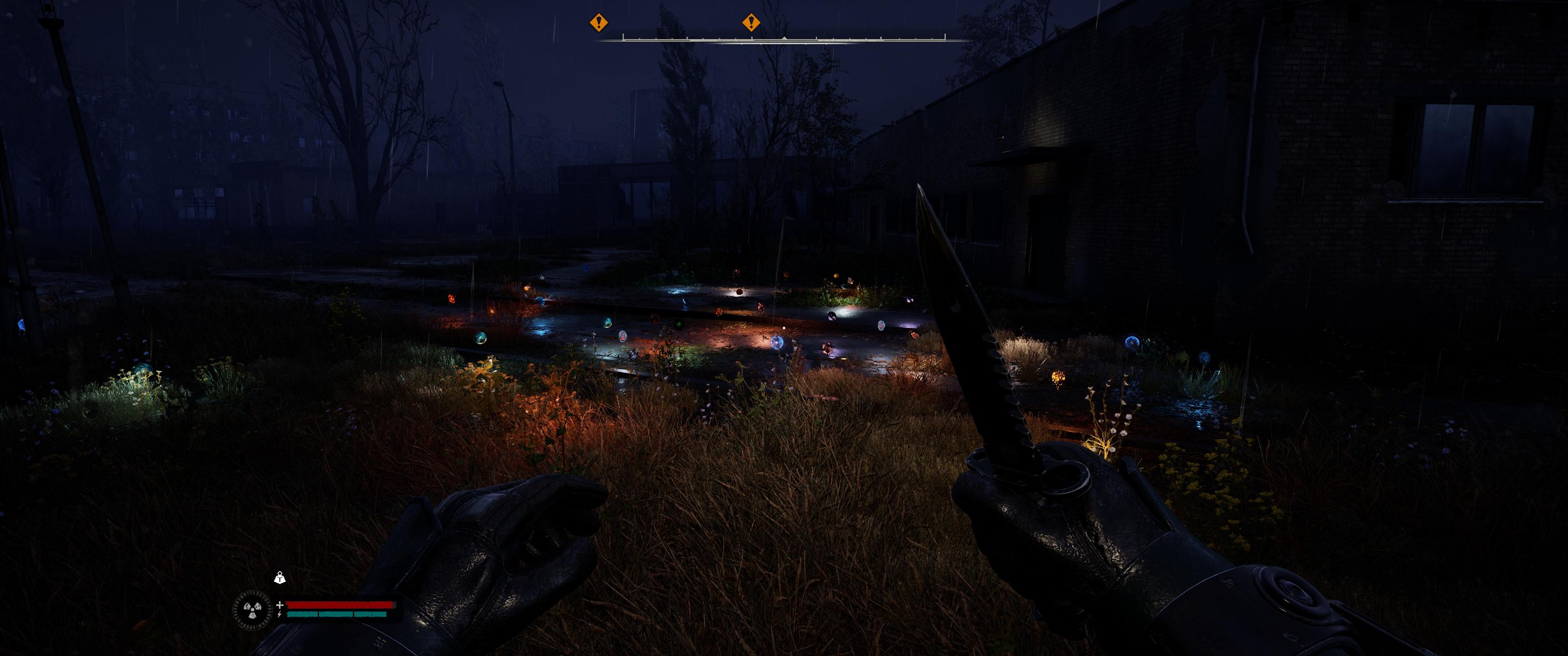The height and width of the screenshot is (656, 1568).
Task: Click the carry weight kettlebell icon
Action: coord(279,578)
